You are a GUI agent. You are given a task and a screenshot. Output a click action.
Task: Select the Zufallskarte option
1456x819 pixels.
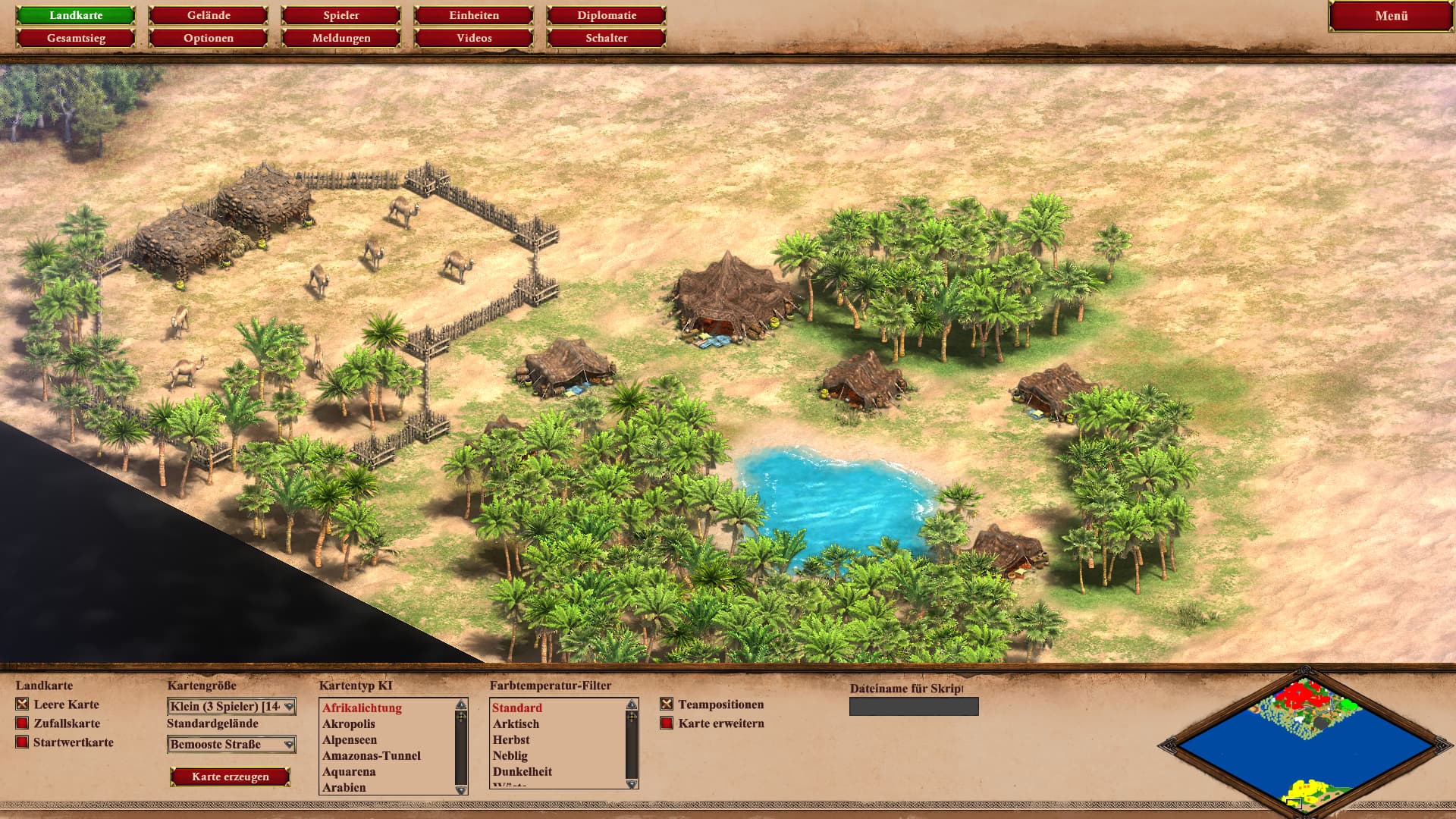[23, 723]
